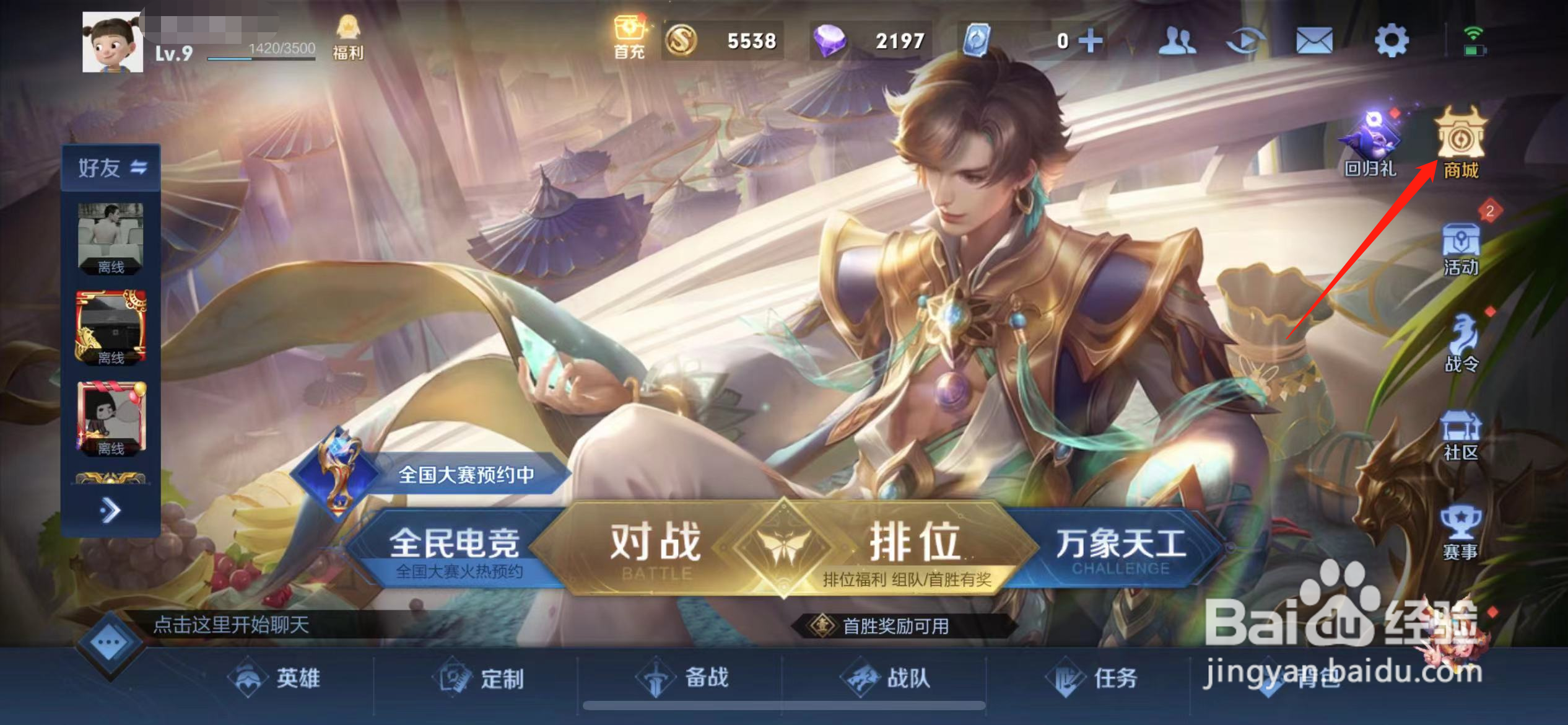Open the mail inbox icon

(1316, 38)
